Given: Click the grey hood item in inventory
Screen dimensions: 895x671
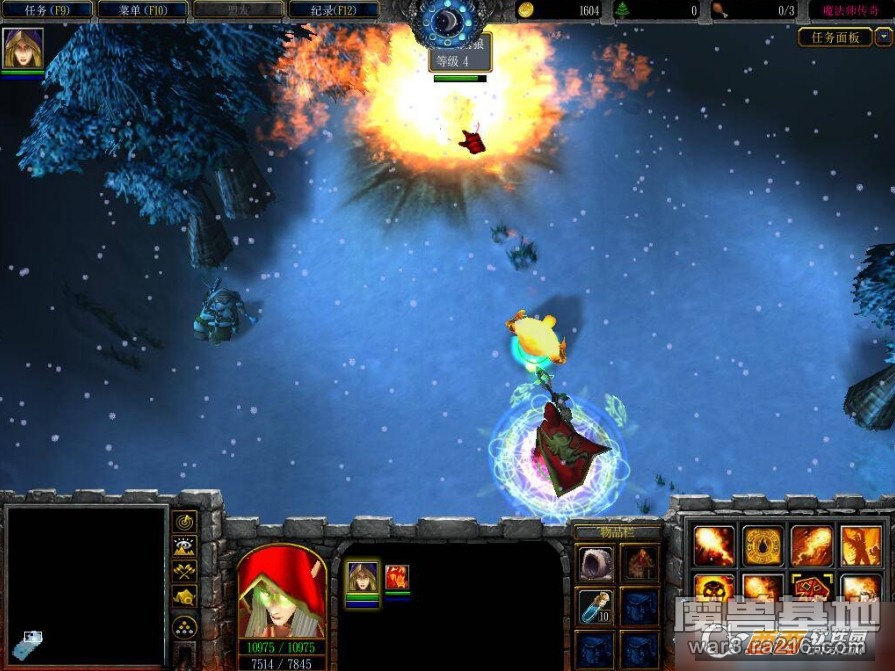Looking at the screenshot, I should tap(596, 562).
